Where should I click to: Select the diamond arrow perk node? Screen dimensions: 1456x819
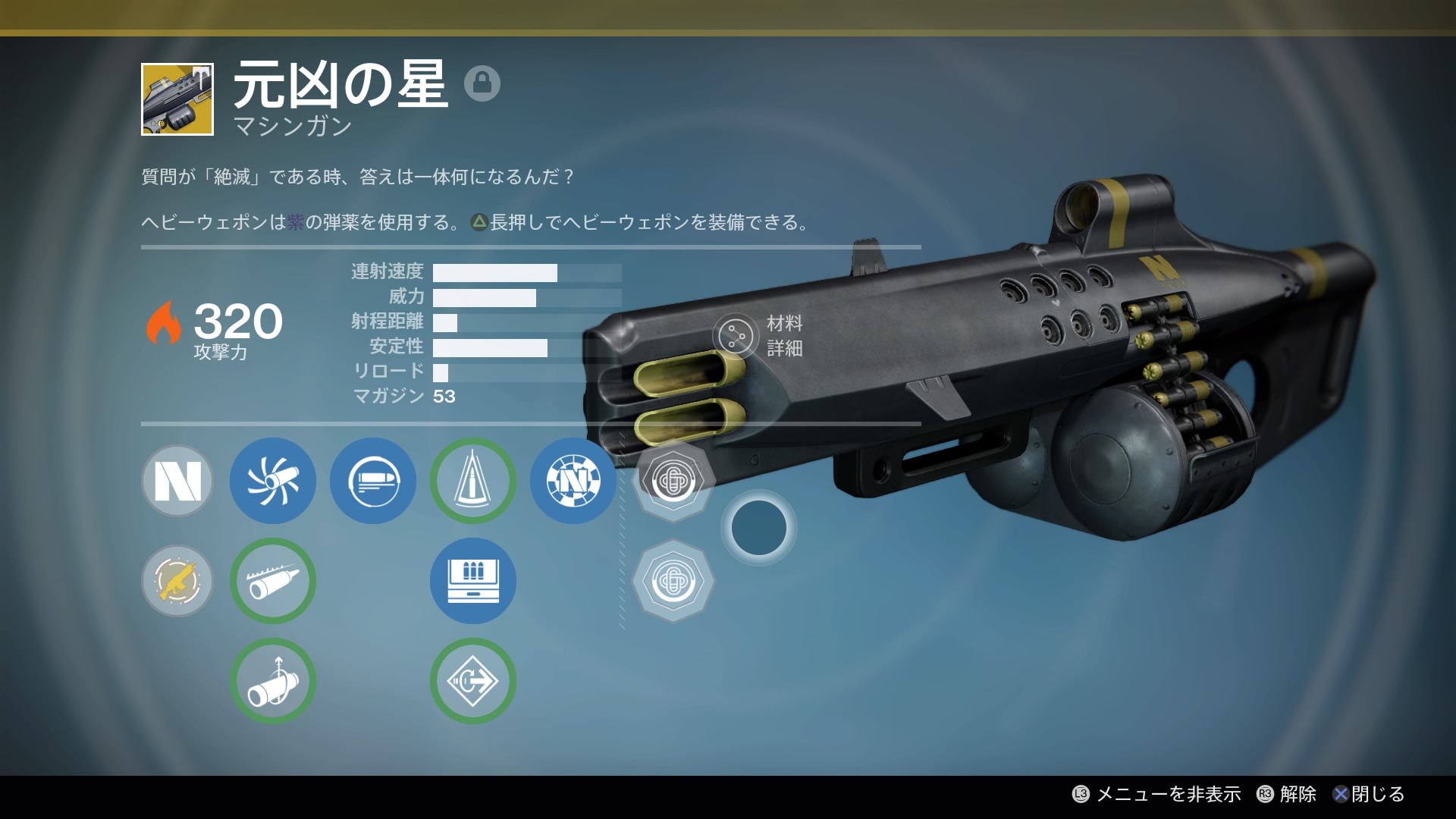click(473, 681)
